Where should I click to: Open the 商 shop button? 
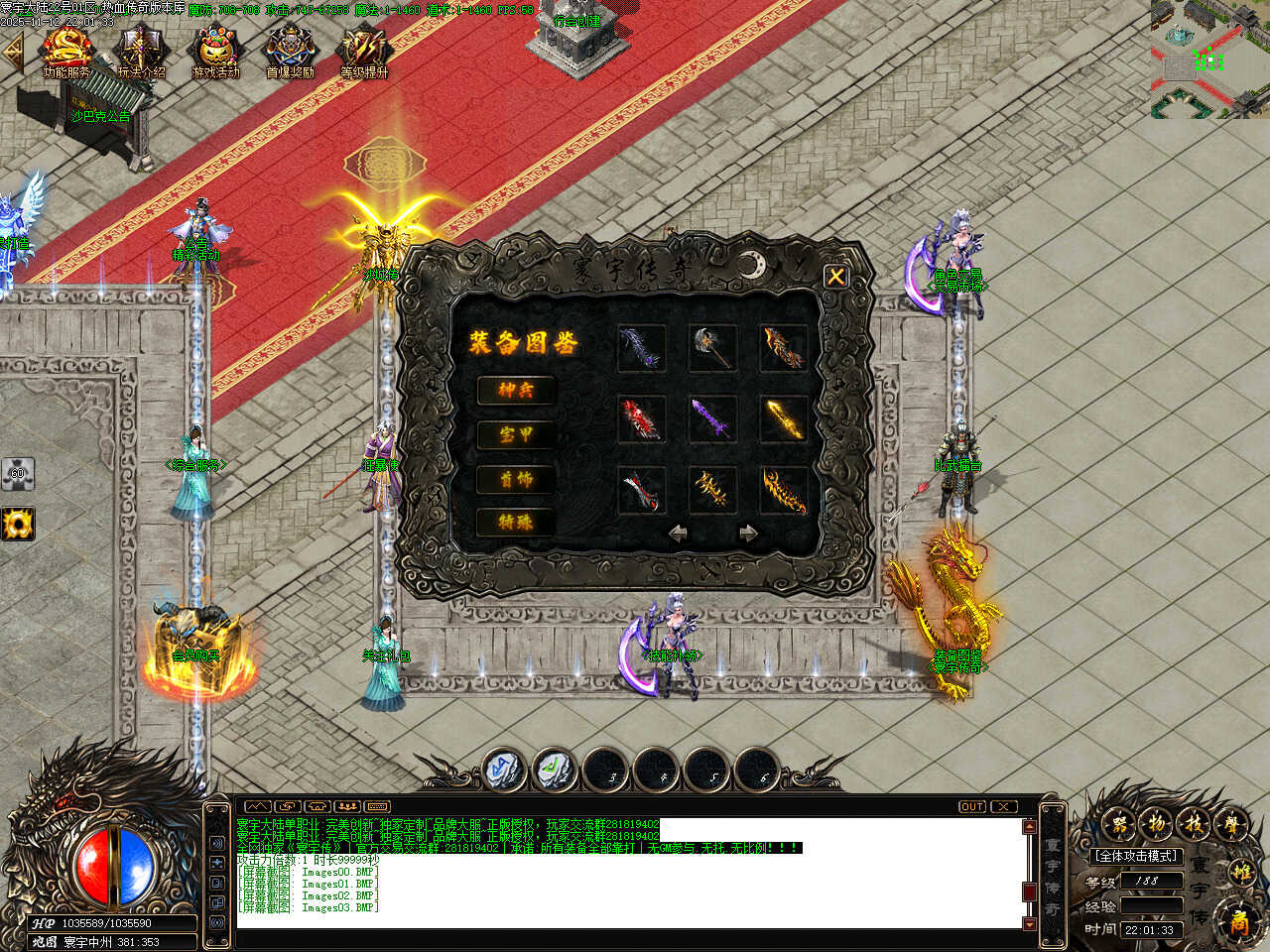(1239, 919)
